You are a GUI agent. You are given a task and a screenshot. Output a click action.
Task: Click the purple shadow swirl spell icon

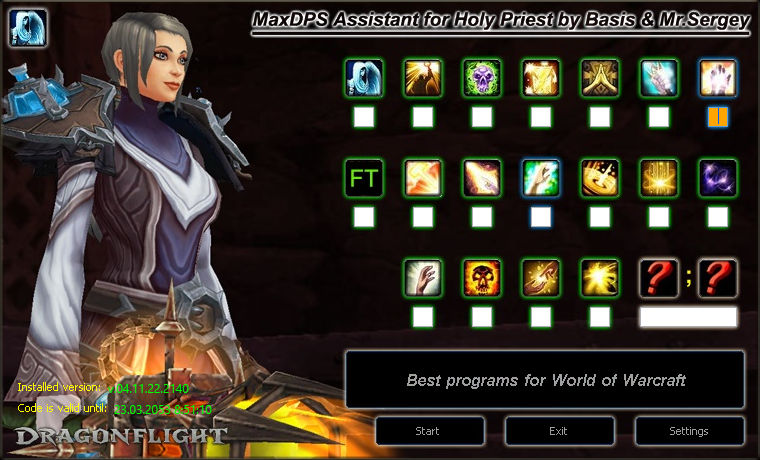tap(718, 179)
